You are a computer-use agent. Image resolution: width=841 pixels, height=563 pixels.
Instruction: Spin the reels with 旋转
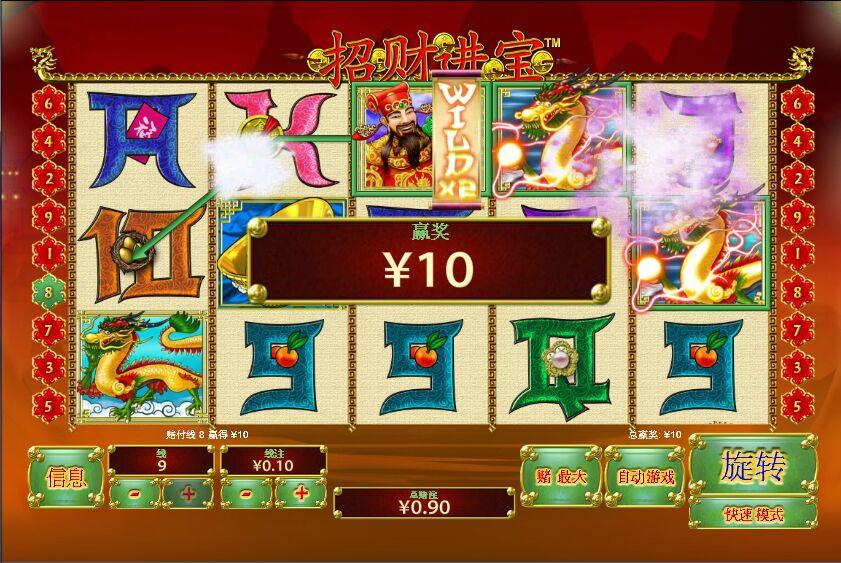753,466
